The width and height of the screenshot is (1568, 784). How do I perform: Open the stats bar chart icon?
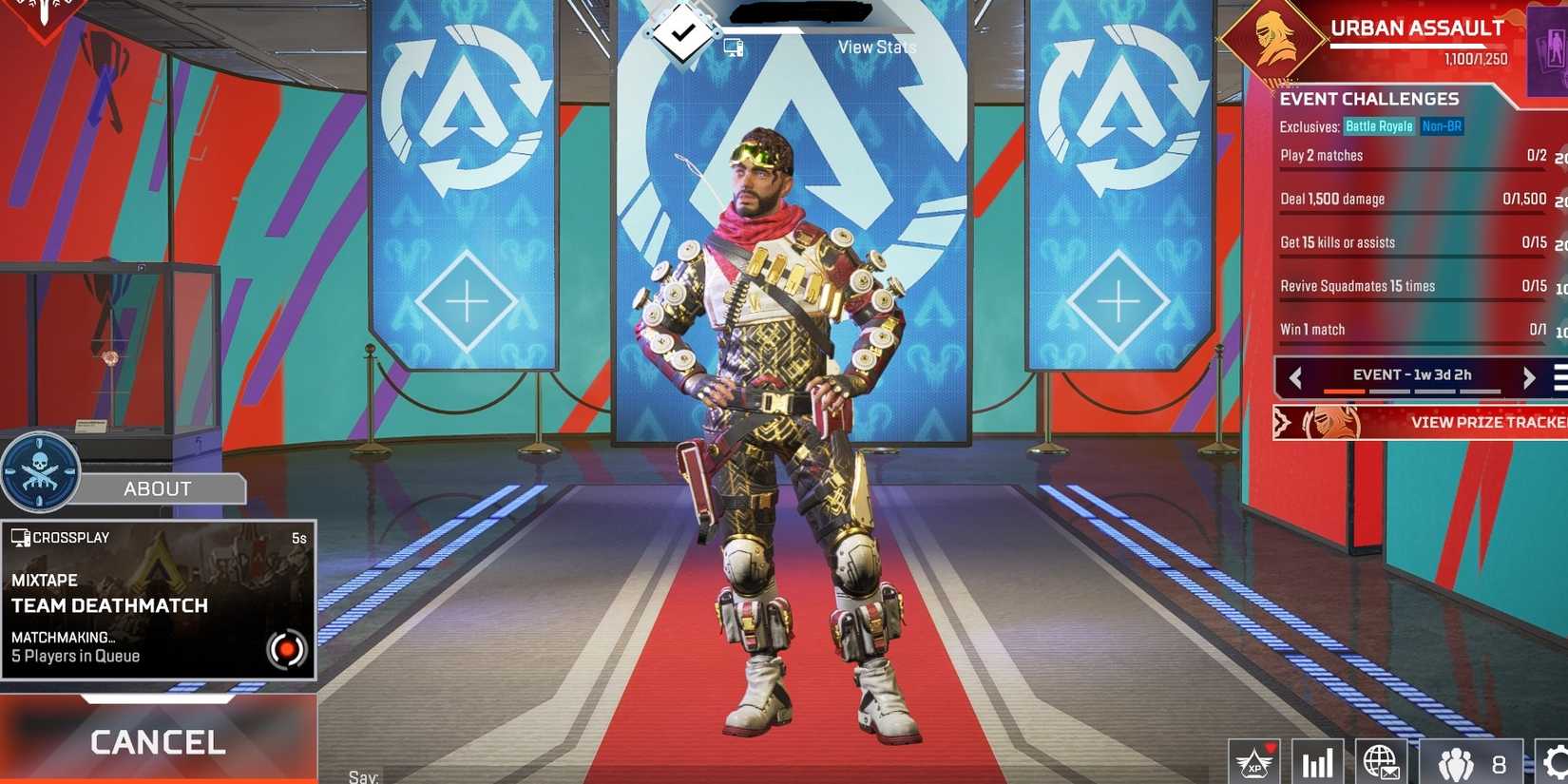(x=1316, y=762)
